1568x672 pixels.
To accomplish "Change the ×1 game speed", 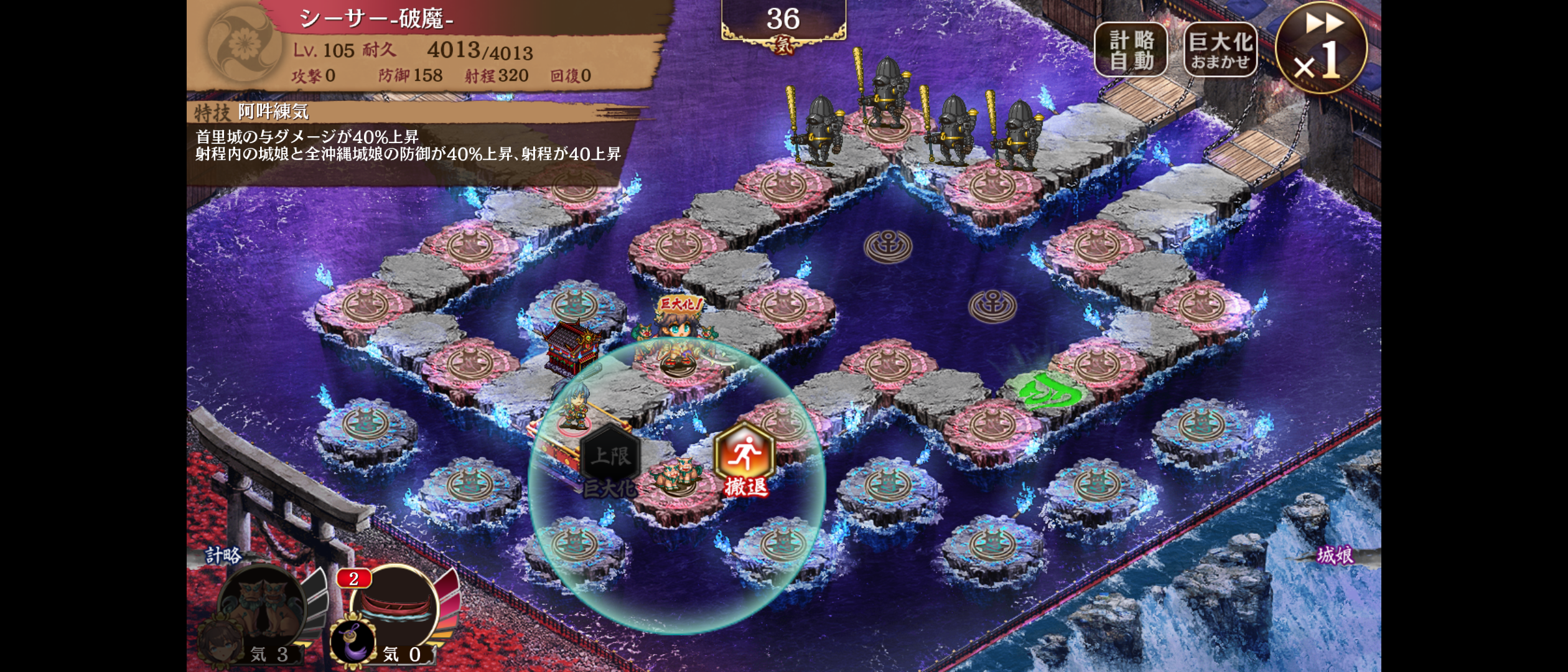I will click(1321, 49).
